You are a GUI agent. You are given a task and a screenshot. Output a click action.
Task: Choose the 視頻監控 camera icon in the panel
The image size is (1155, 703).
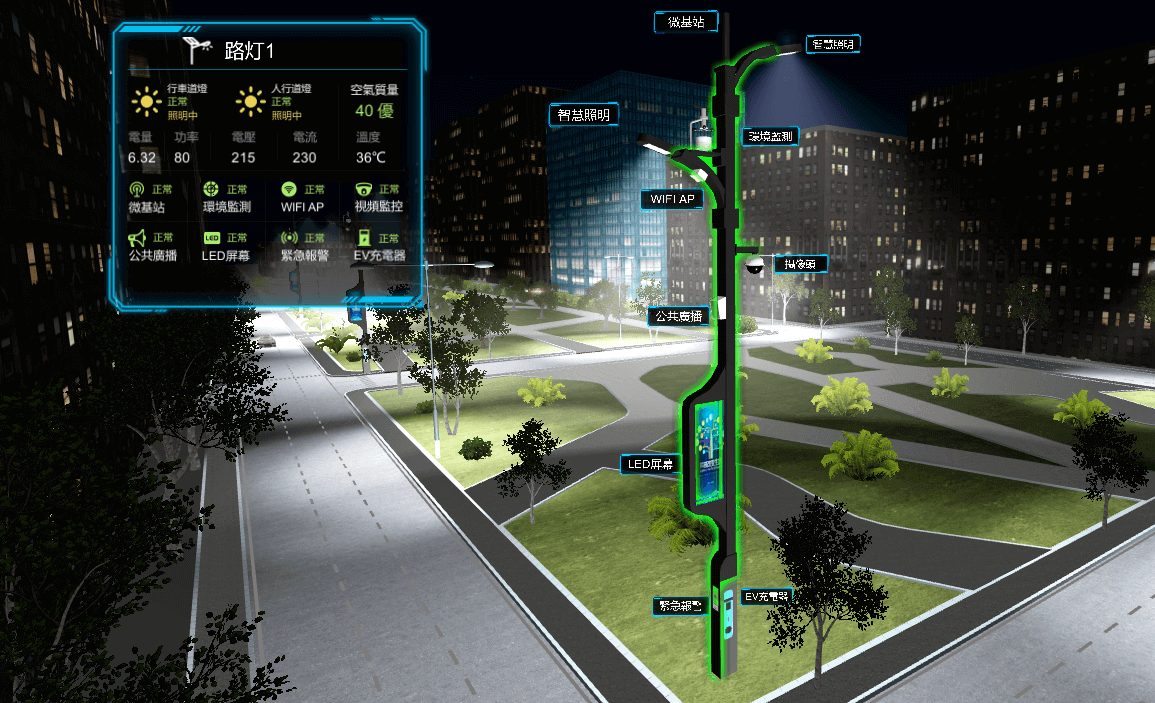[364, 189]
